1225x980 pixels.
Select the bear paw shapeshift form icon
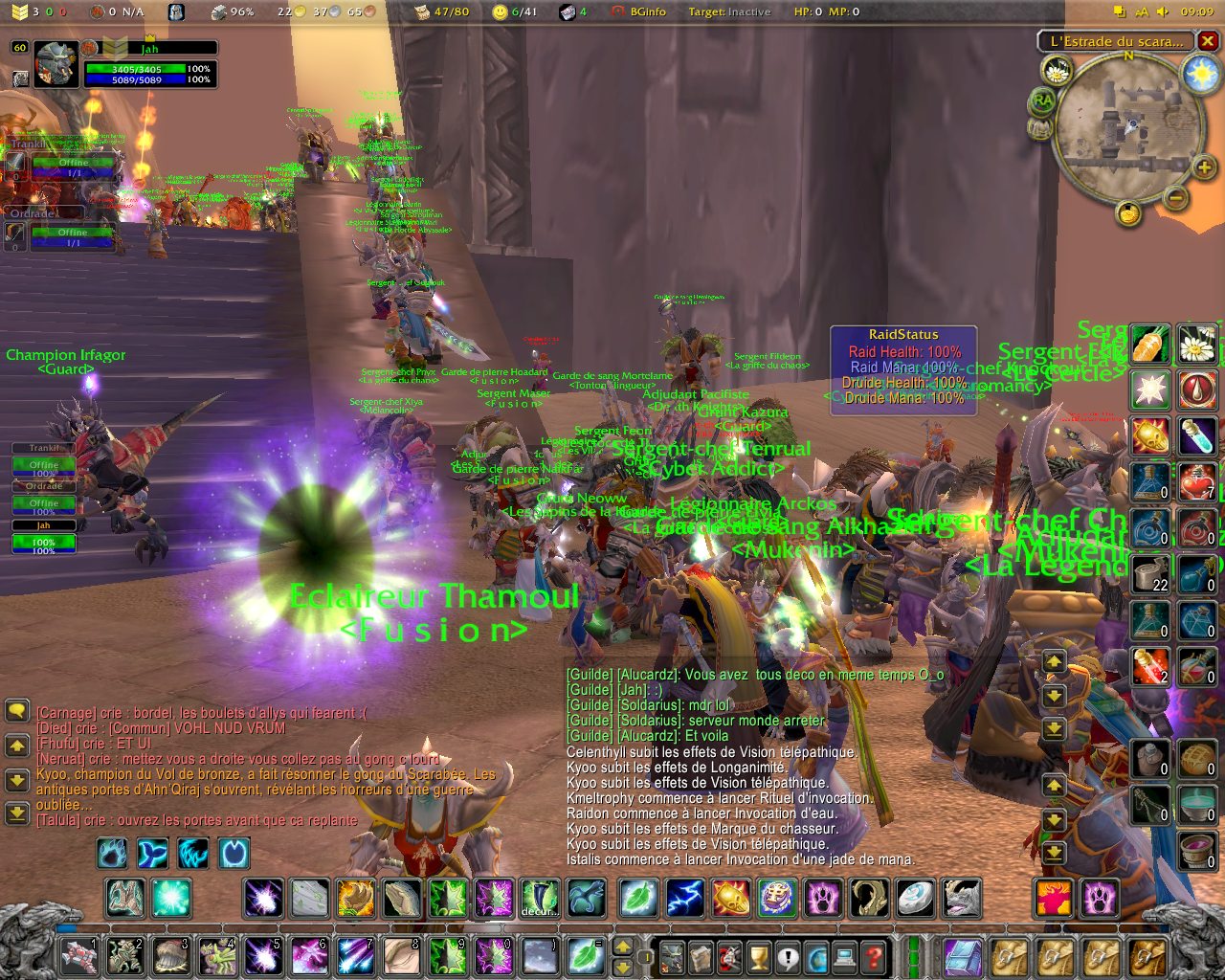pyautogui.click(x=1100, y=898)
